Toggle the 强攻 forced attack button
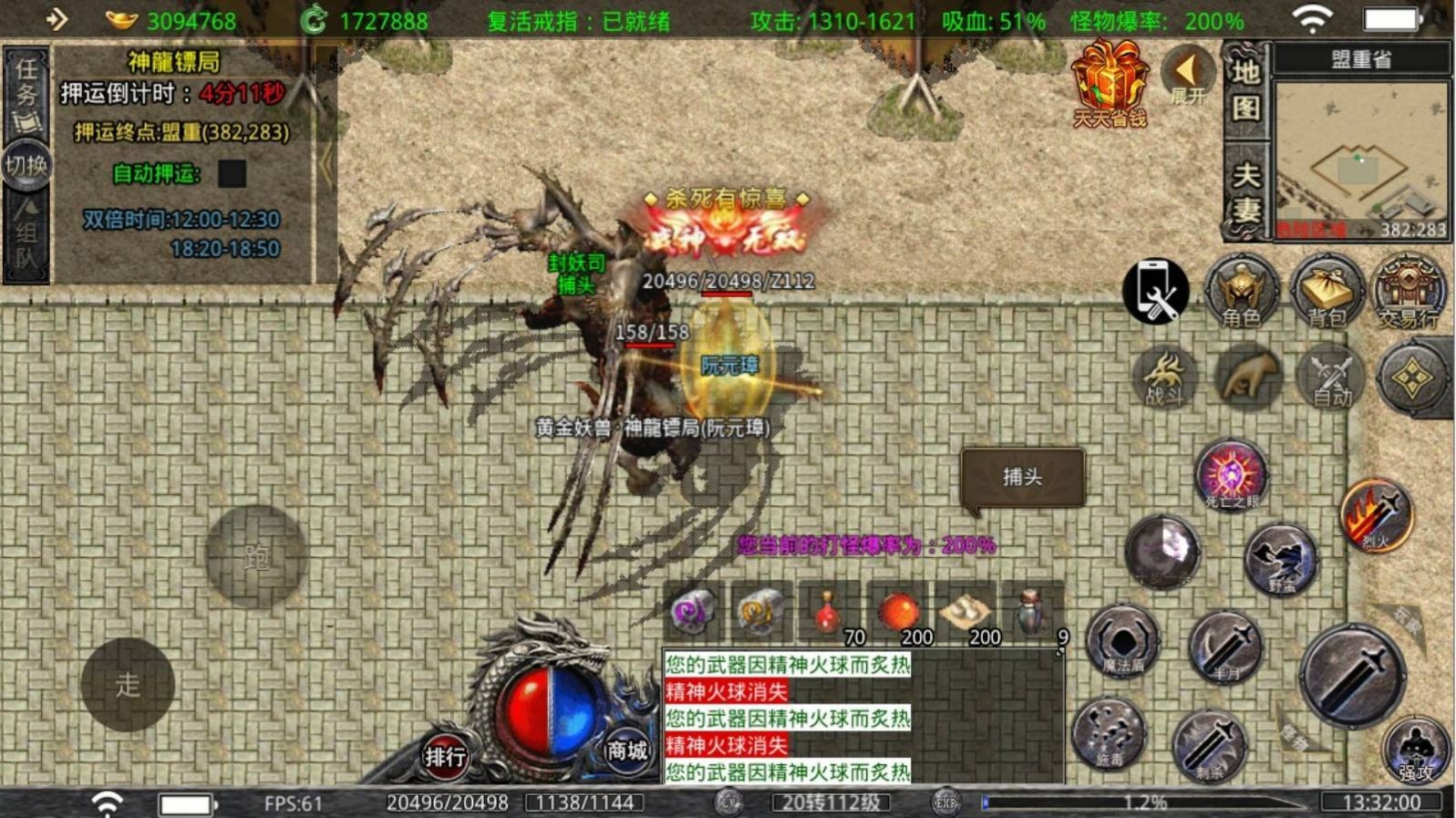The height and width of the screenshot is (818, 1456). (1416, 751)
